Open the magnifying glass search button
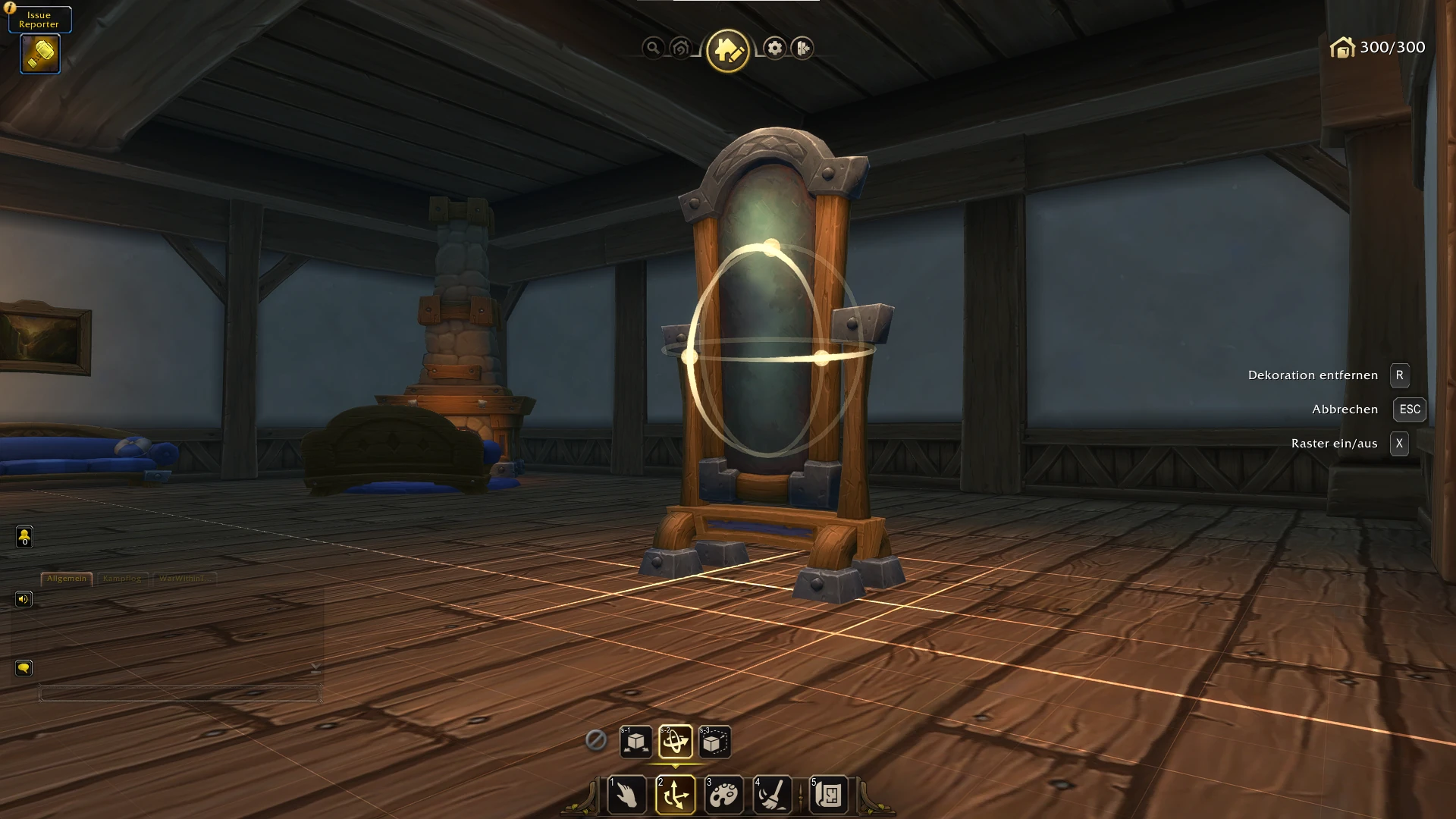Image resolution: width=1456 pixels, height=819 pixels. [x=652, y=49]
